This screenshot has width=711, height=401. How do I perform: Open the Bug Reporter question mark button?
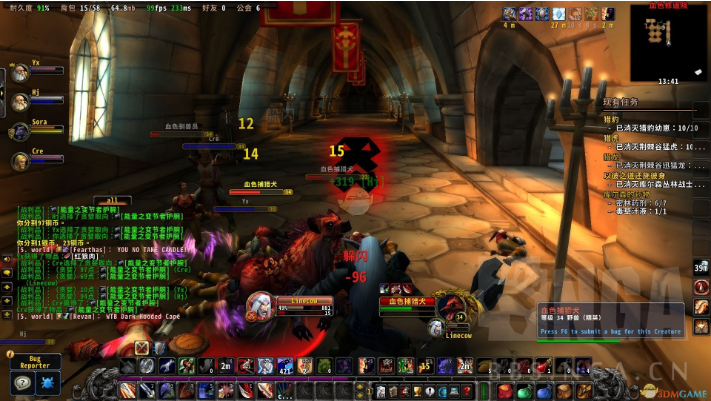[x=22, y=382]
